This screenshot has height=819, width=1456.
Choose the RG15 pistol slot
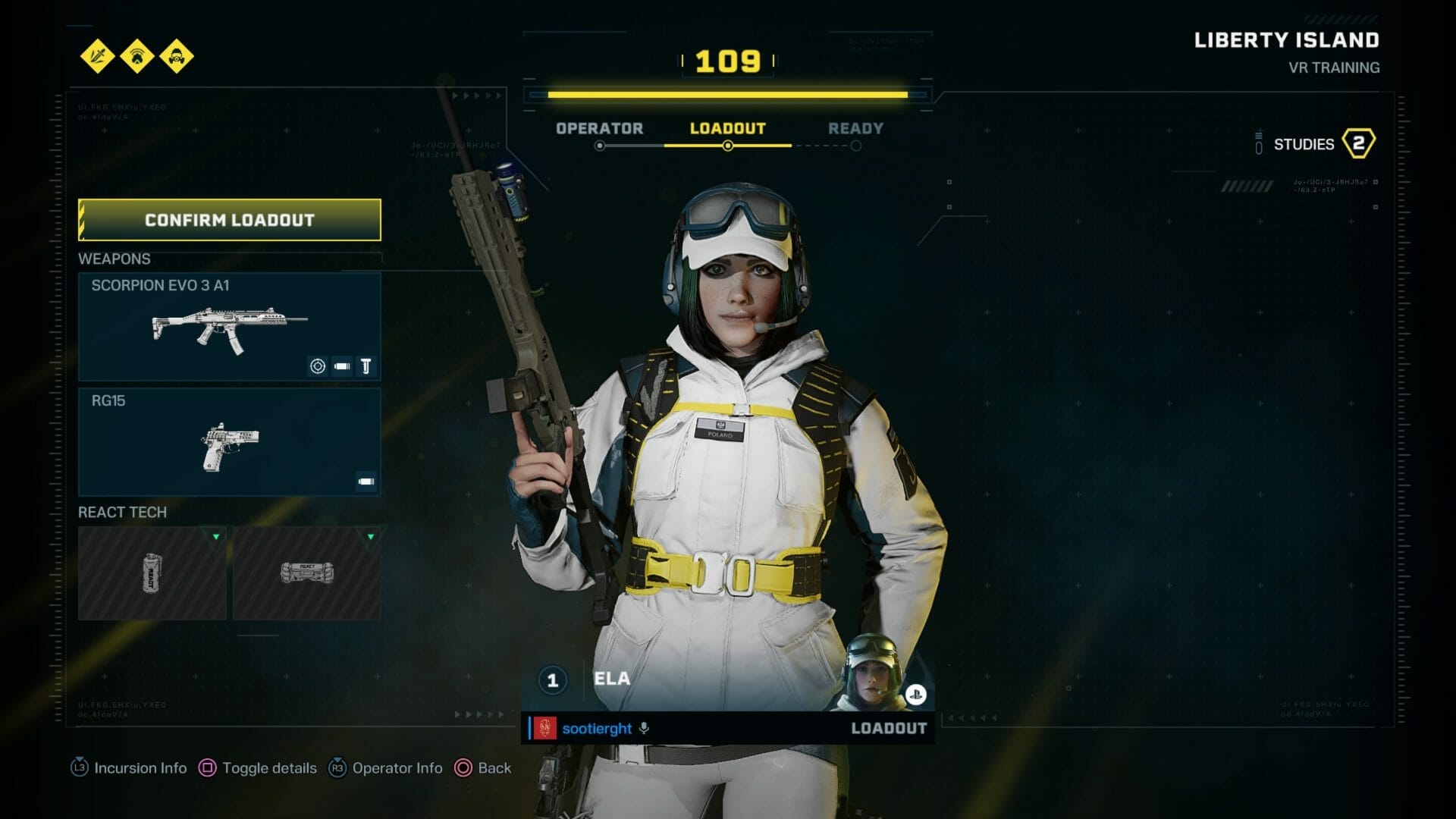tap(229, 442)
